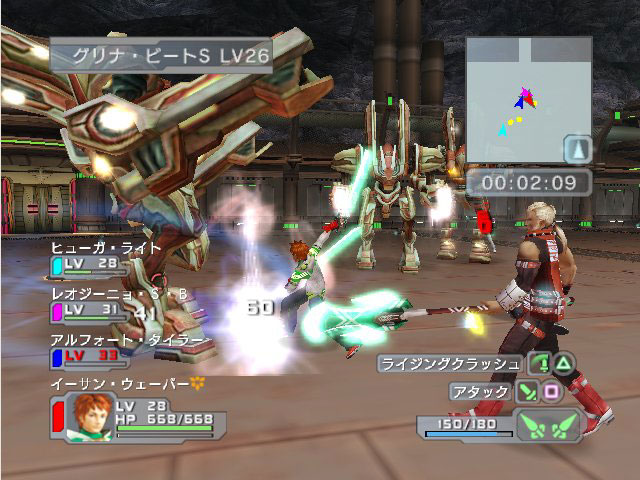Select the equipped twin weapon icon
This screenshot has height=480, width=640.
point(546,425)
